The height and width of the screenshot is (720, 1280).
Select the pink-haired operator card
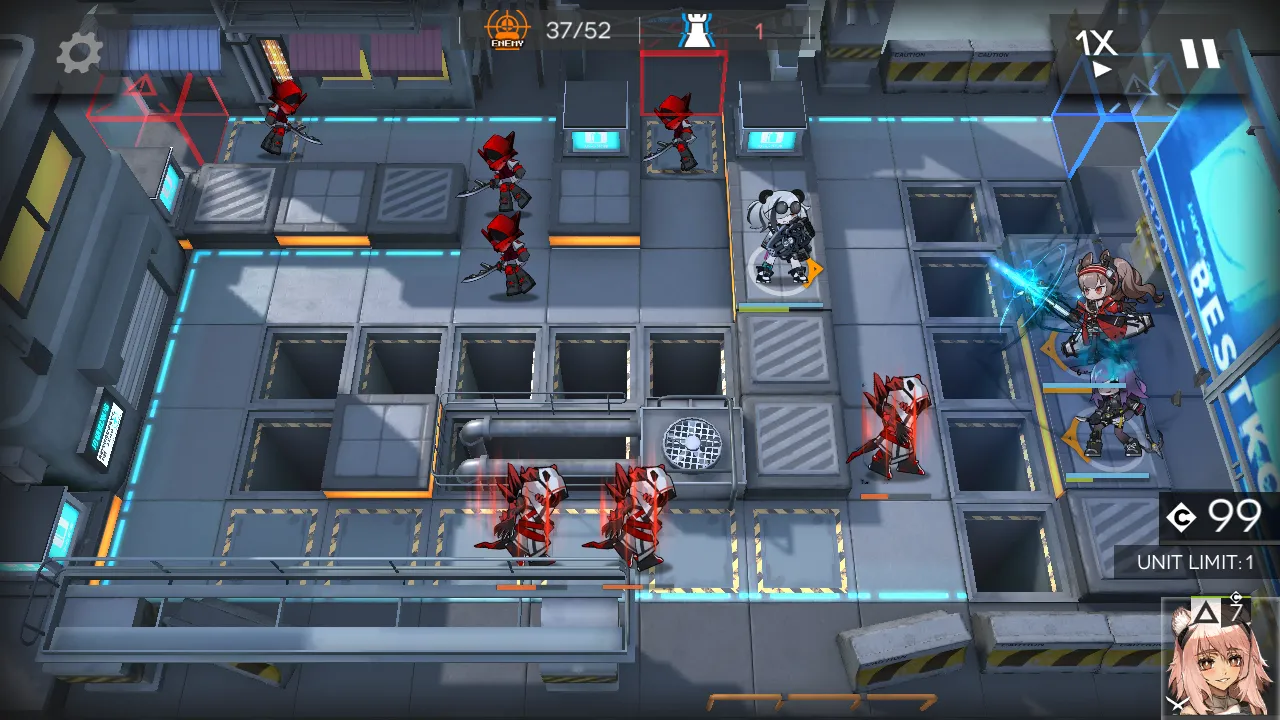(1220, 658)
